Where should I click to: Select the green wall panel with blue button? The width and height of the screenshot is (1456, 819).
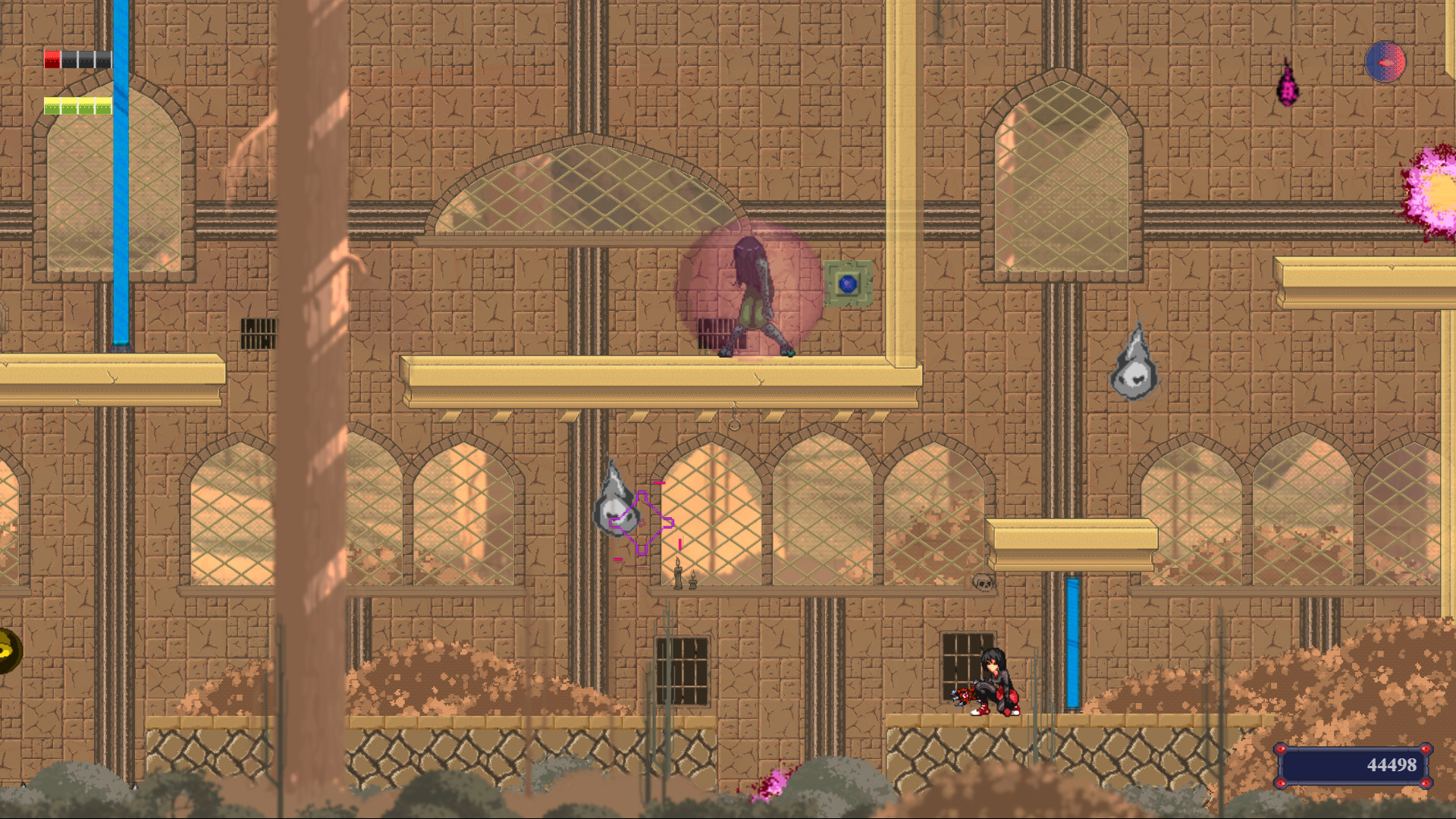coord(848,284)
